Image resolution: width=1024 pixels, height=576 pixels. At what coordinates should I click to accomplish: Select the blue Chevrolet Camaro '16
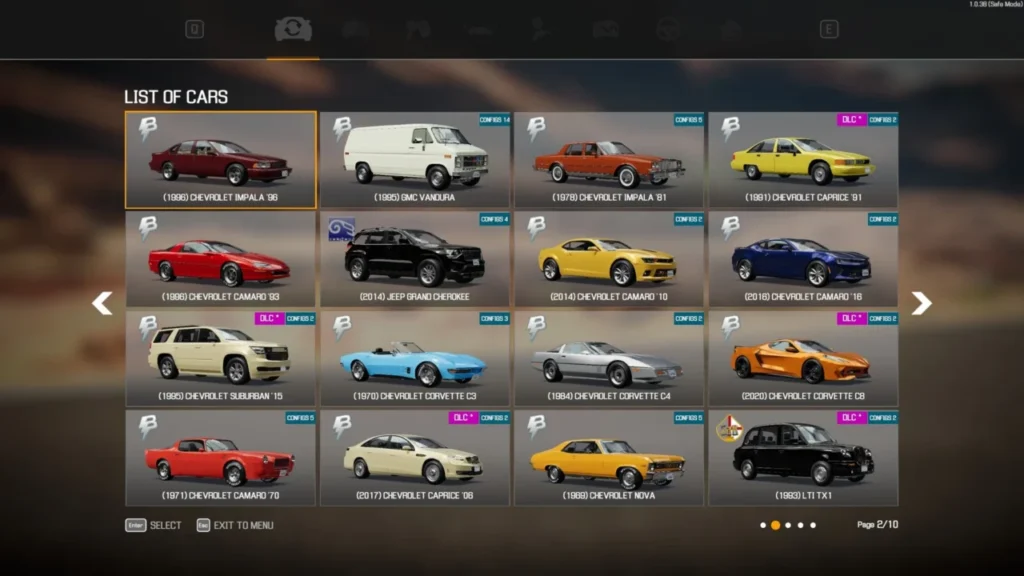(x=803, y=259)
